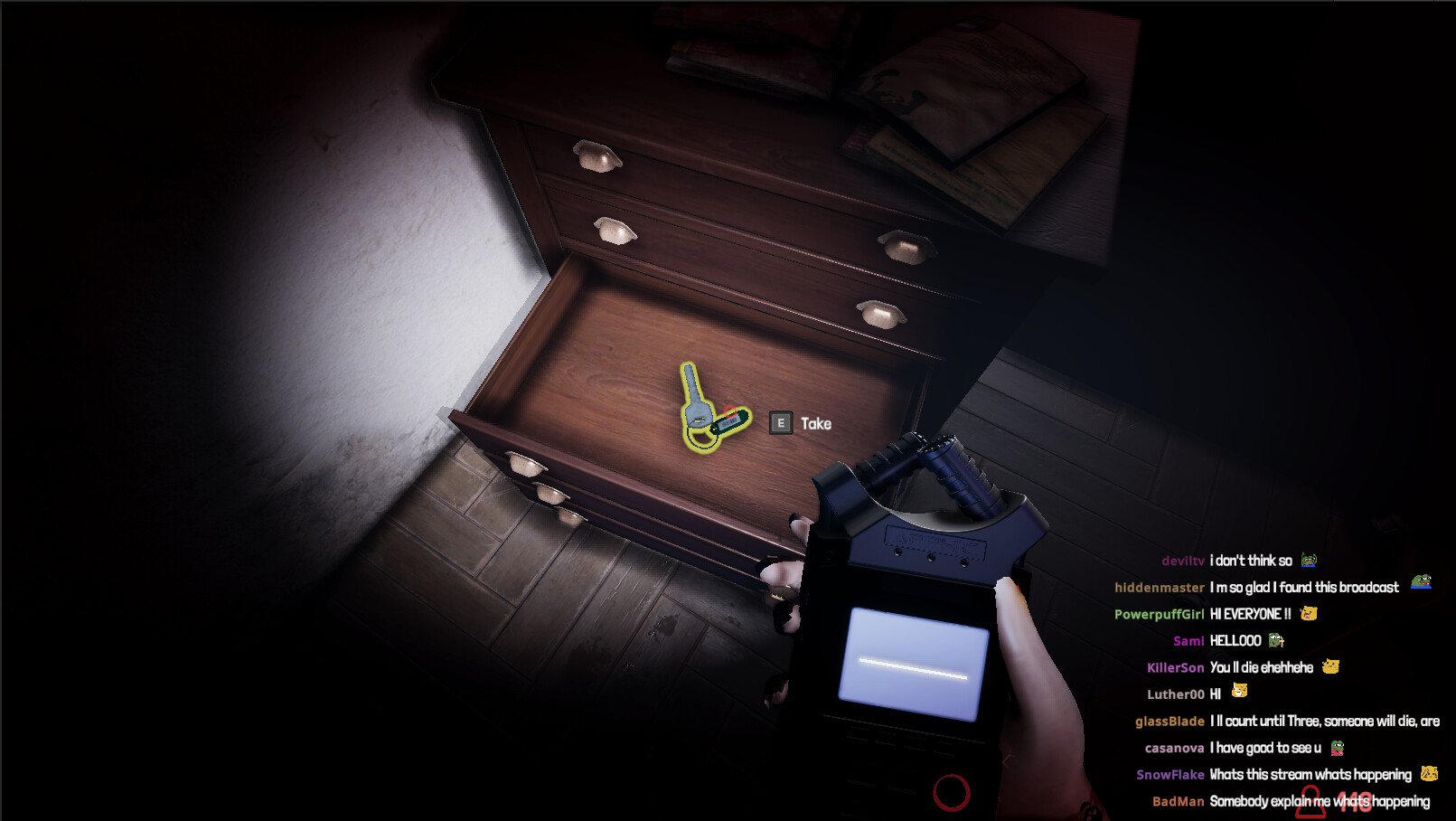Screen dimensions: 1456x821
Task: Select the deviltv username in chat
Action: [x=1184, y=560]
